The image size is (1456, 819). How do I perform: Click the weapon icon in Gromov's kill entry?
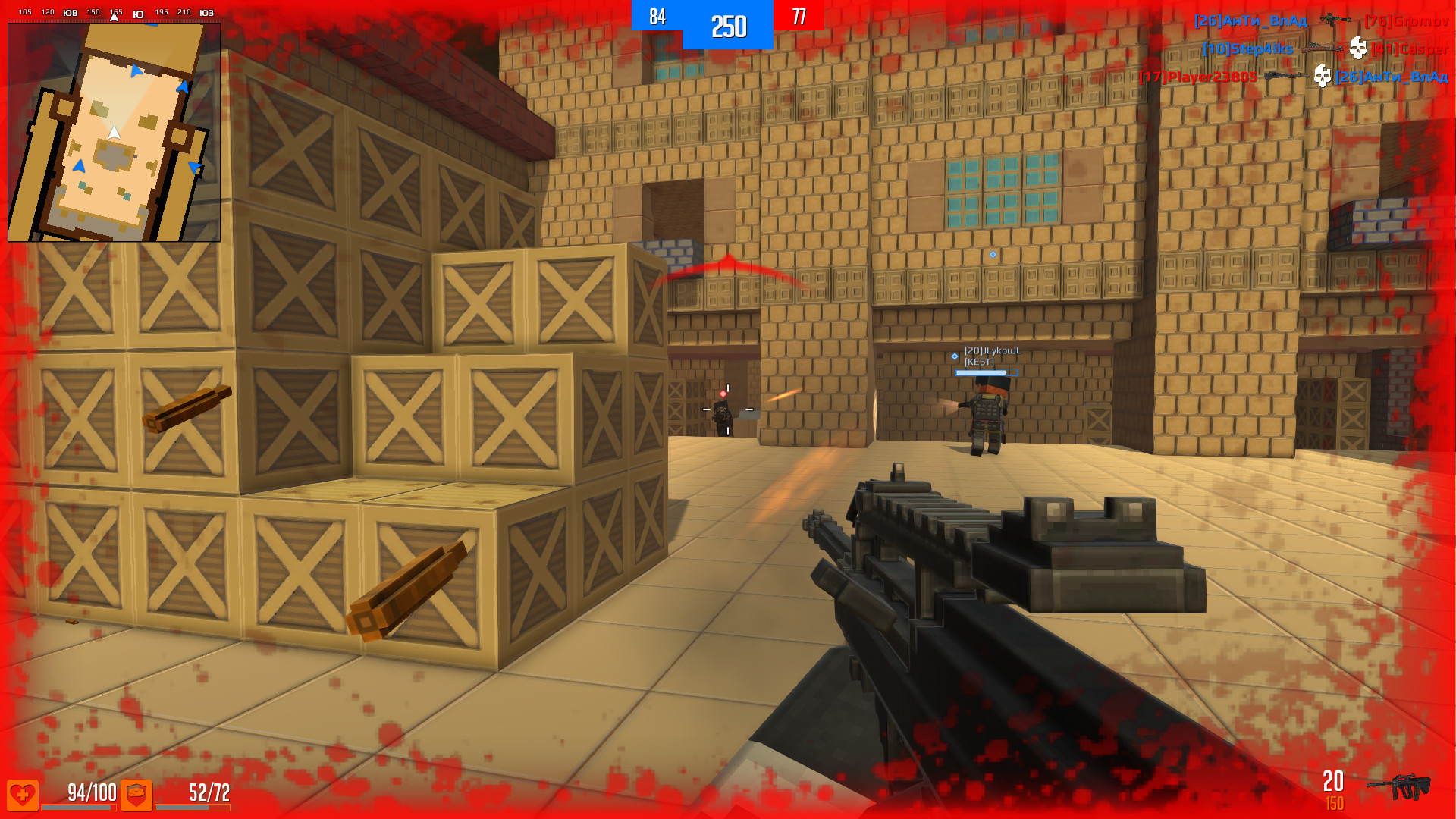(x=1335, y=20)
